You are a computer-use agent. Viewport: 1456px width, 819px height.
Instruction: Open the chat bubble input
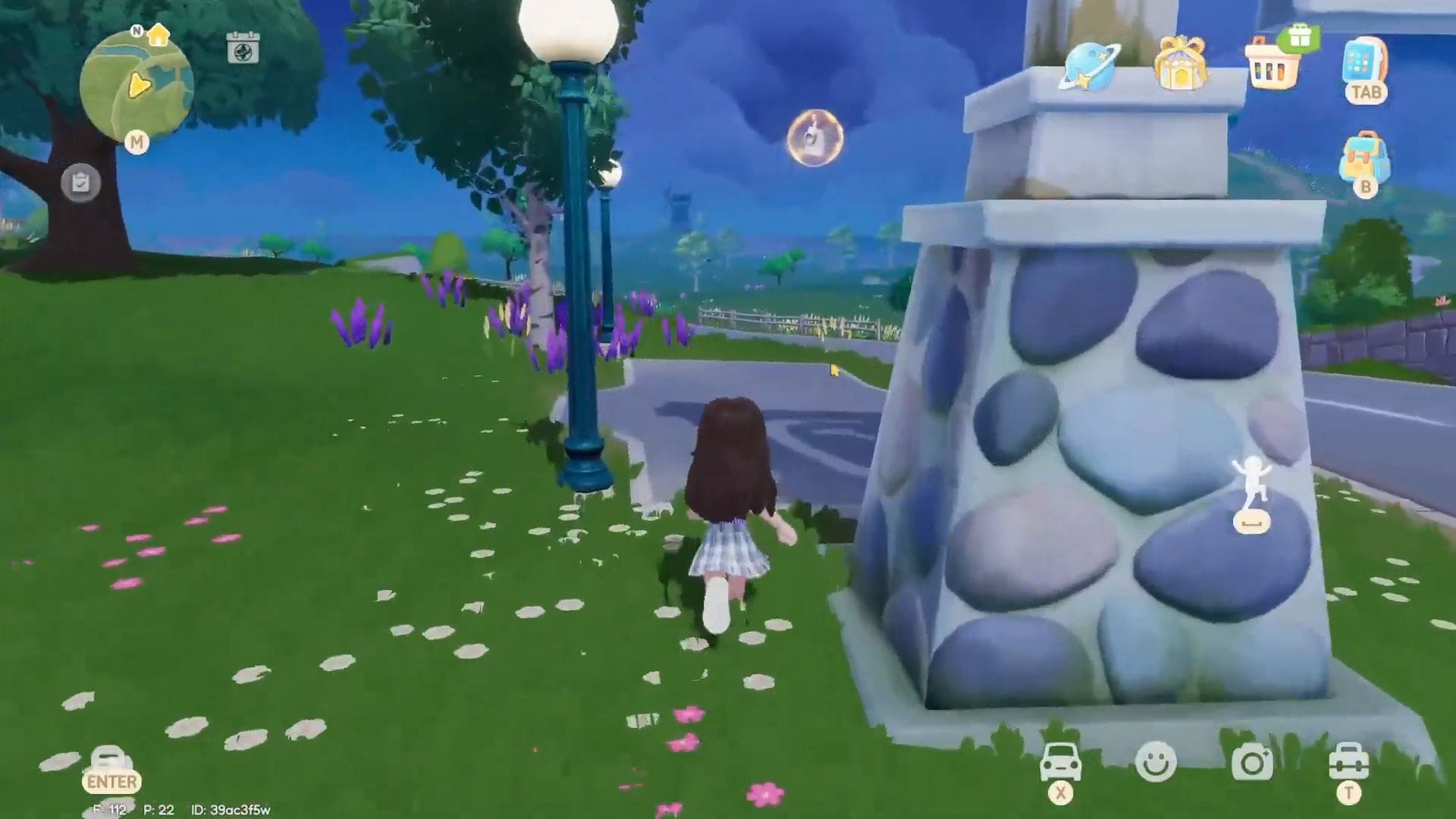pyautogui.click(x=108, y=761)
